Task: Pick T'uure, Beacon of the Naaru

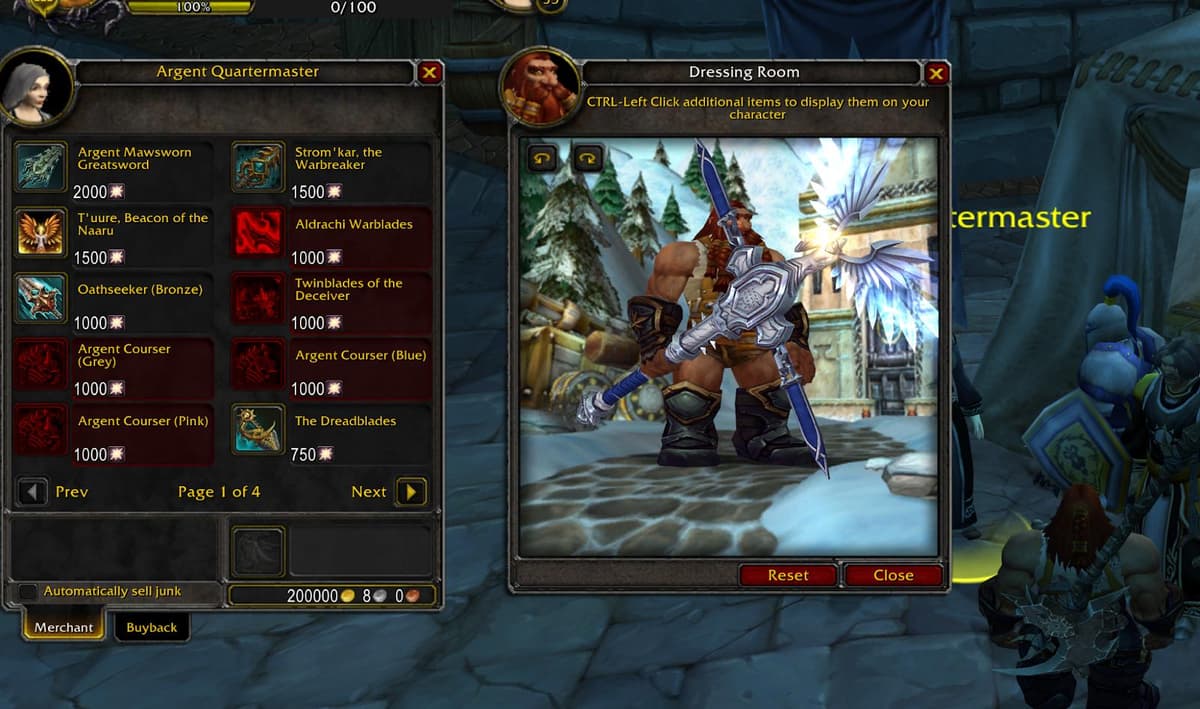Action: pyautogui.click(x=42, y=232)
